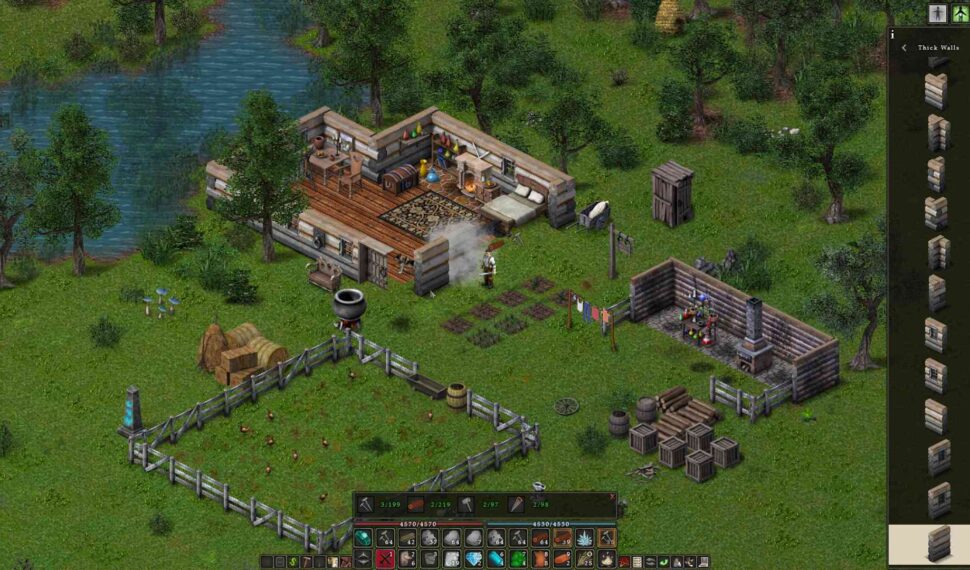Go back from the Thick Walls list
Image resolution: width=970 pixels, height=570 pixels.
click(904, 47)
